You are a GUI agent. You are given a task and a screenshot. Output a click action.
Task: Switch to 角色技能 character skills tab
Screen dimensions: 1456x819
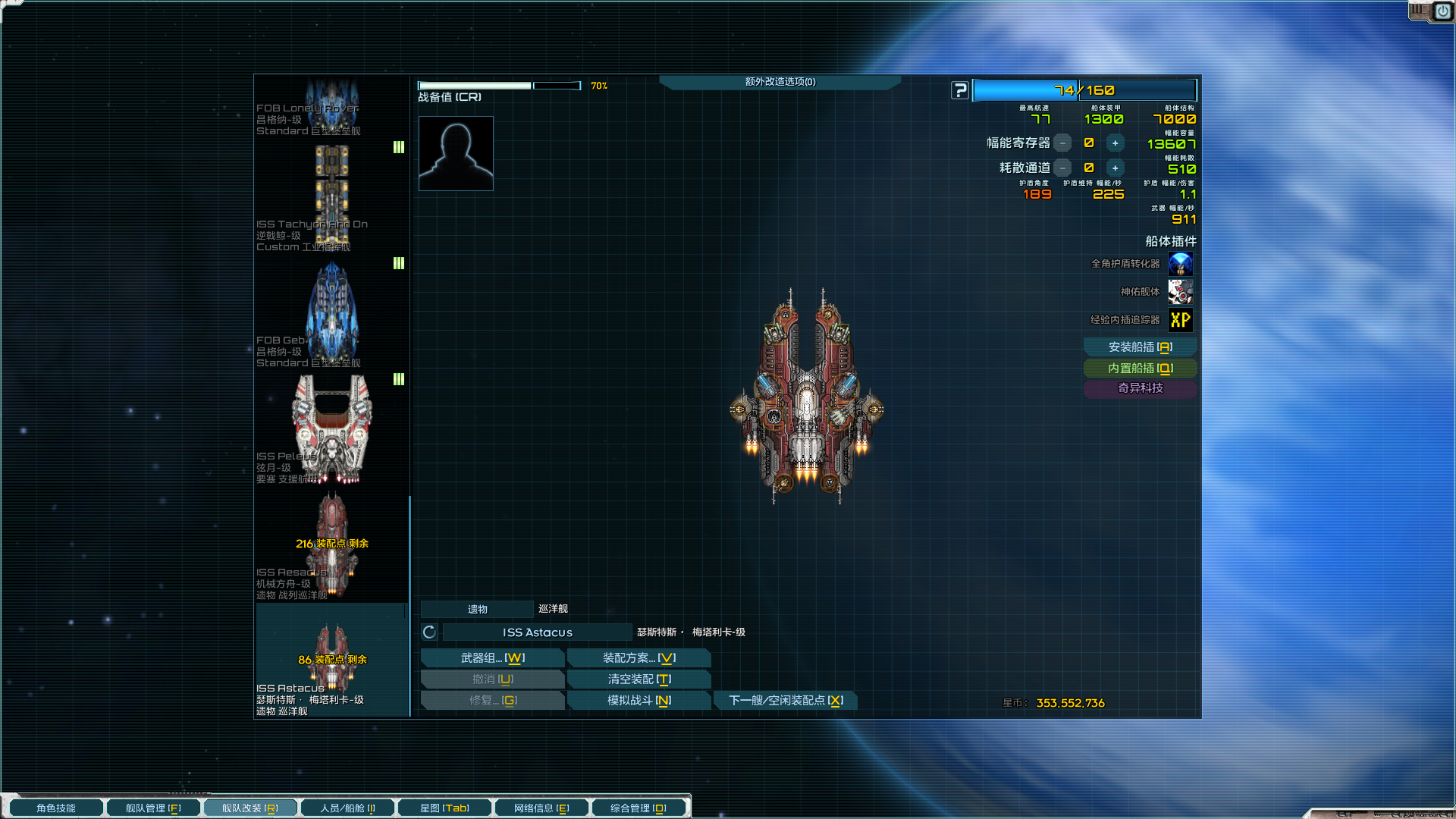(x=56, y=808)
